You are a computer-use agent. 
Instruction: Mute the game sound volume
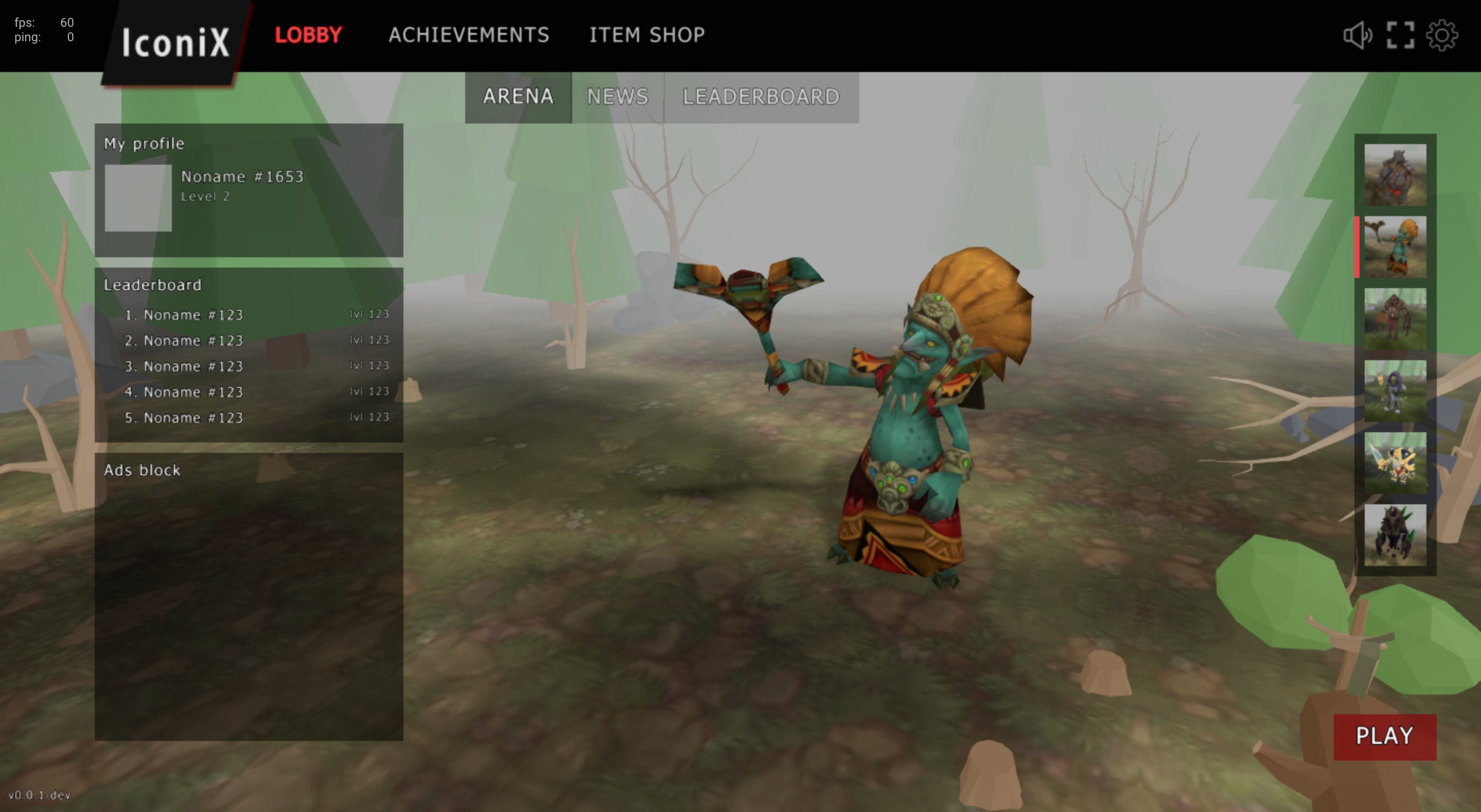point(1358,35)
